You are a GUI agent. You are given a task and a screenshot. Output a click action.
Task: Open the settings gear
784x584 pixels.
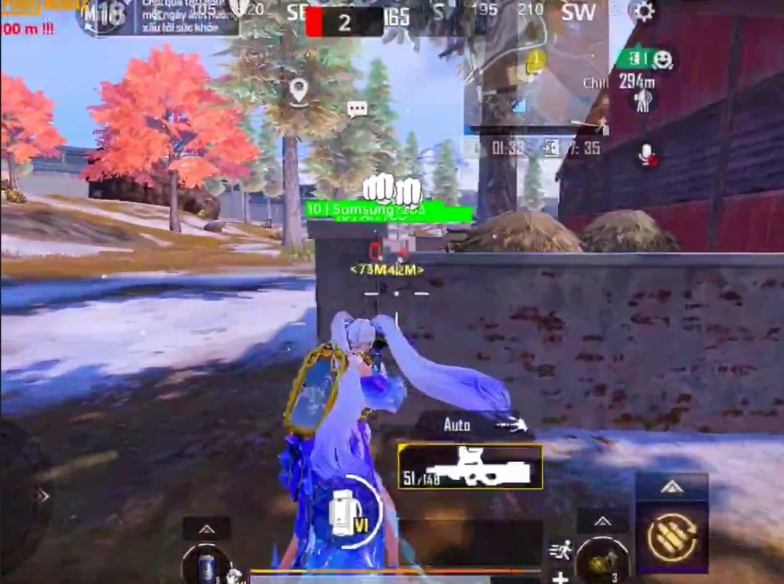tap(644, 12)
